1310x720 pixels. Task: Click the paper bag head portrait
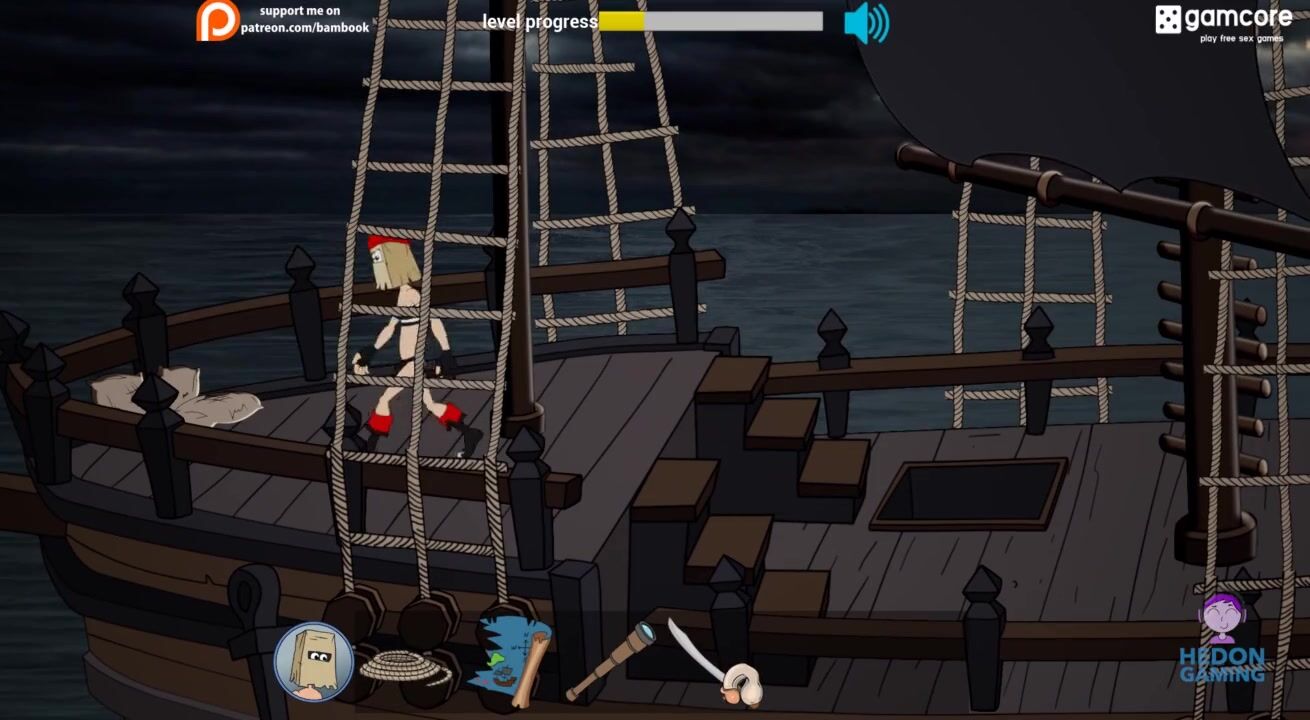pos(313,661)
